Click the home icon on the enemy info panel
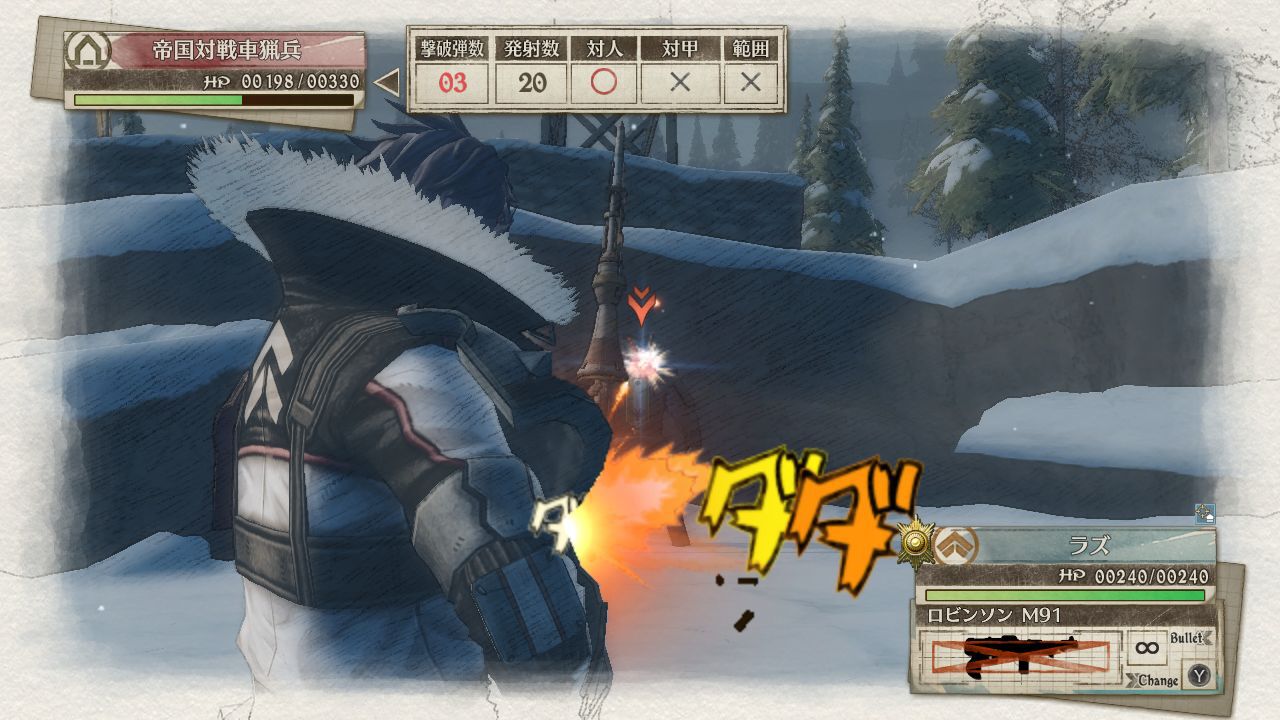 pos(86,48)
